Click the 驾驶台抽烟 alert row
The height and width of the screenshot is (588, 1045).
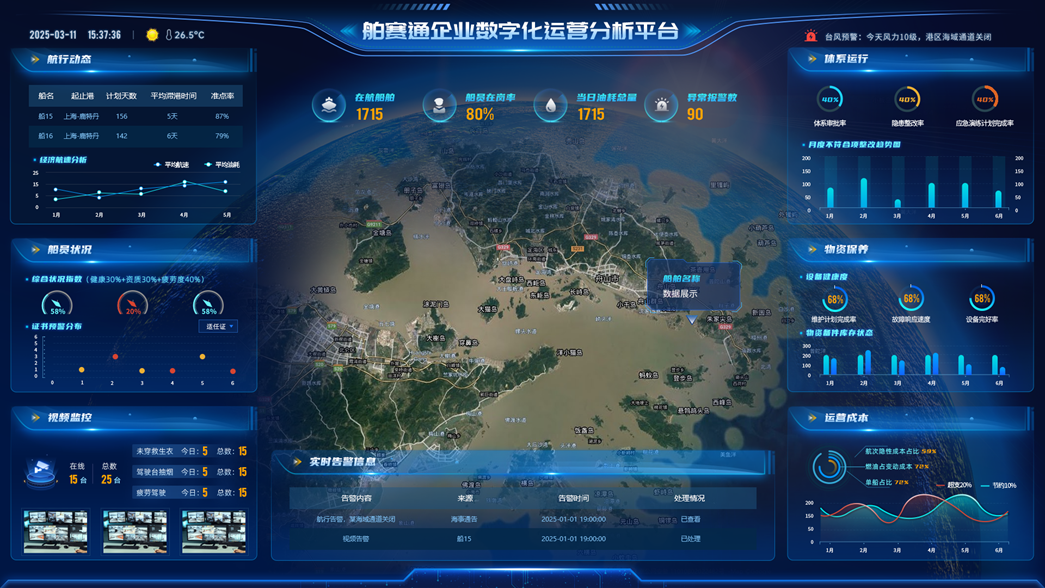(190, 472)
